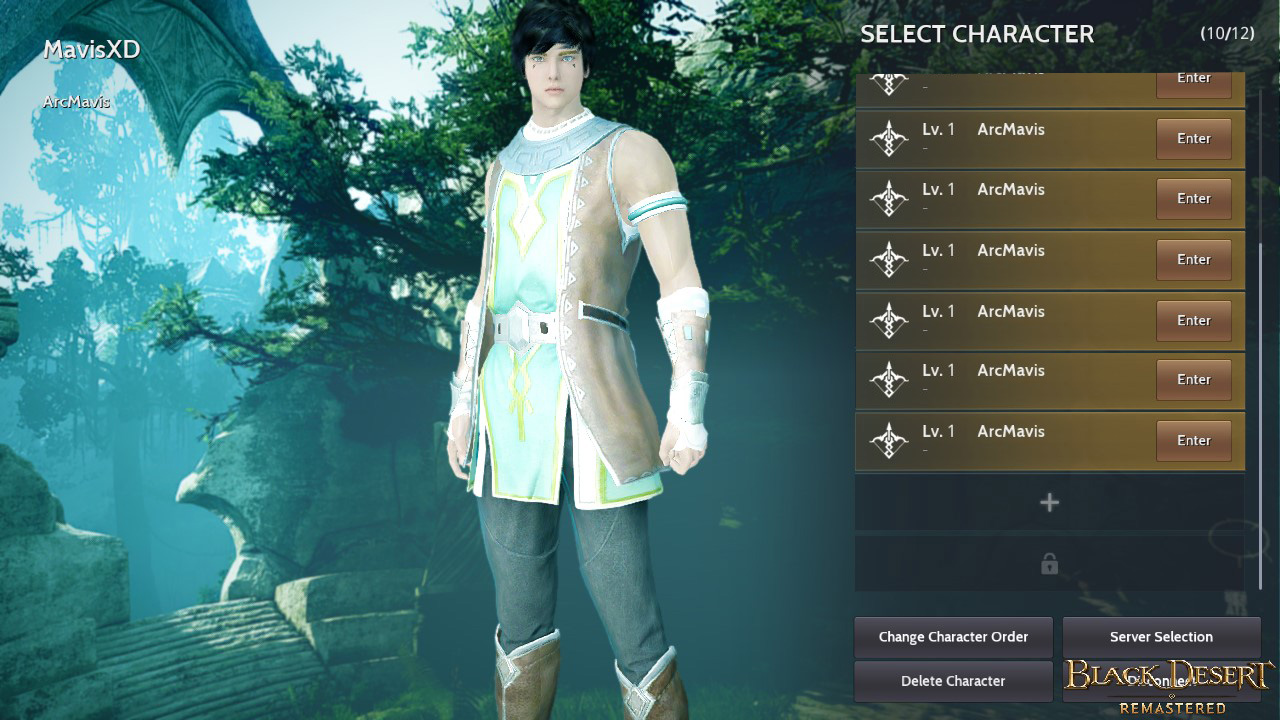Click Change Character Order

pos(953,636)
